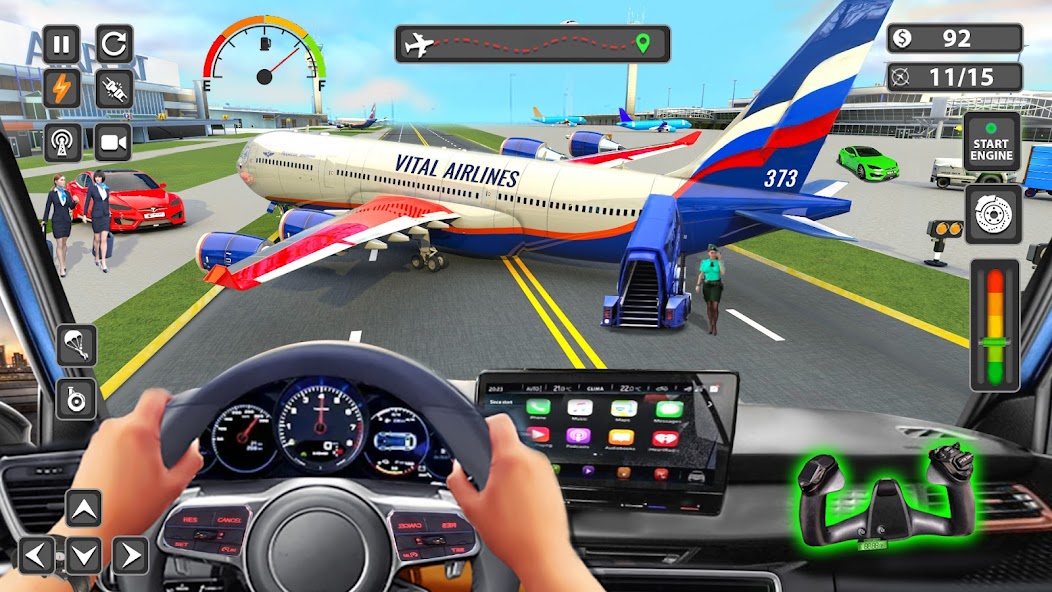Click the Start Engine button
The width and height of the screenshot is (1052, 592).
pyautogui.click(x=992, y=142)
